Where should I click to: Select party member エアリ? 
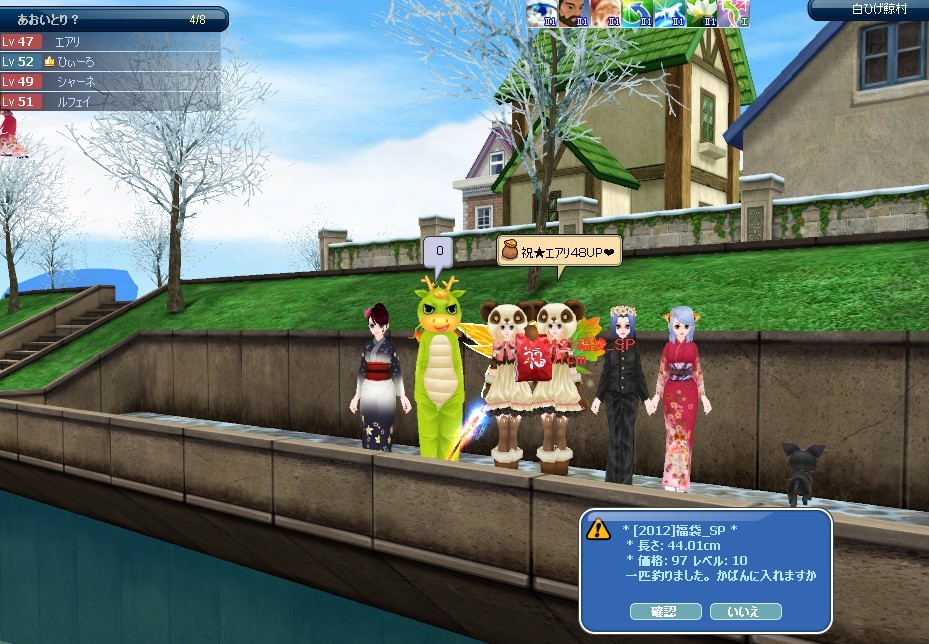pos(68,42)
